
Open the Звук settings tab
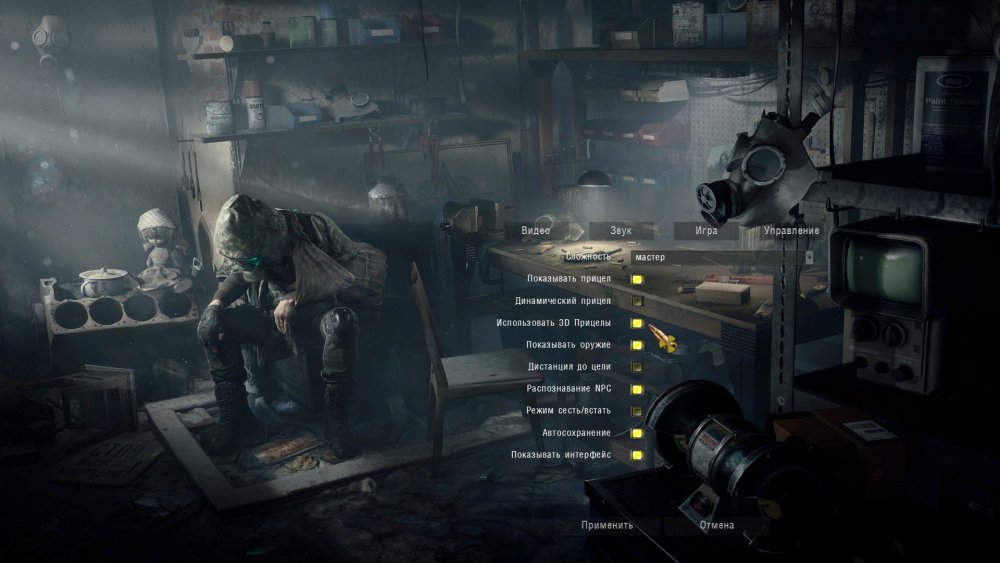pyautogui.click(x=621, y=231)
